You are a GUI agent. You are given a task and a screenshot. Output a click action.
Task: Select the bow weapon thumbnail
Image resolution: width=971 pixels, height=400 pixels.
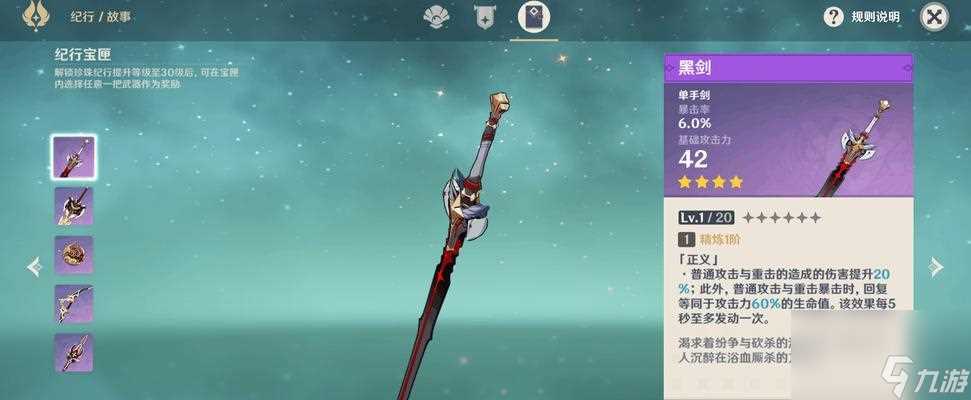(74, 304)
